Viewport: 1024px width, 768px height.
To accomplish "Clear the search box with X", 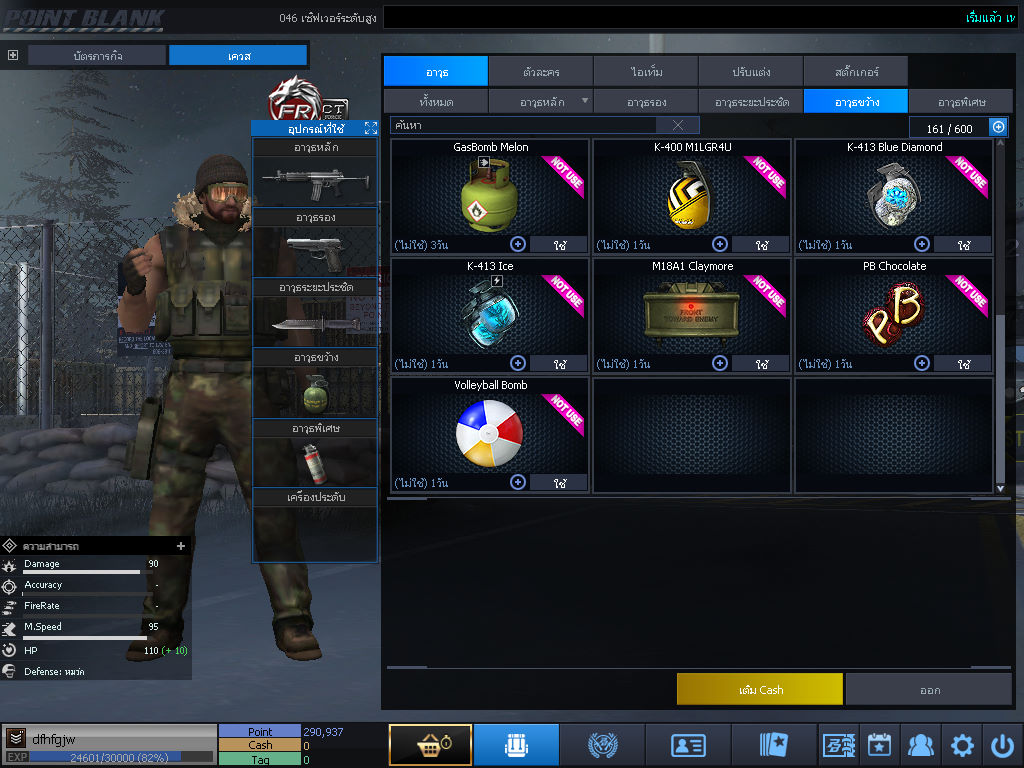I will point(678,125).
